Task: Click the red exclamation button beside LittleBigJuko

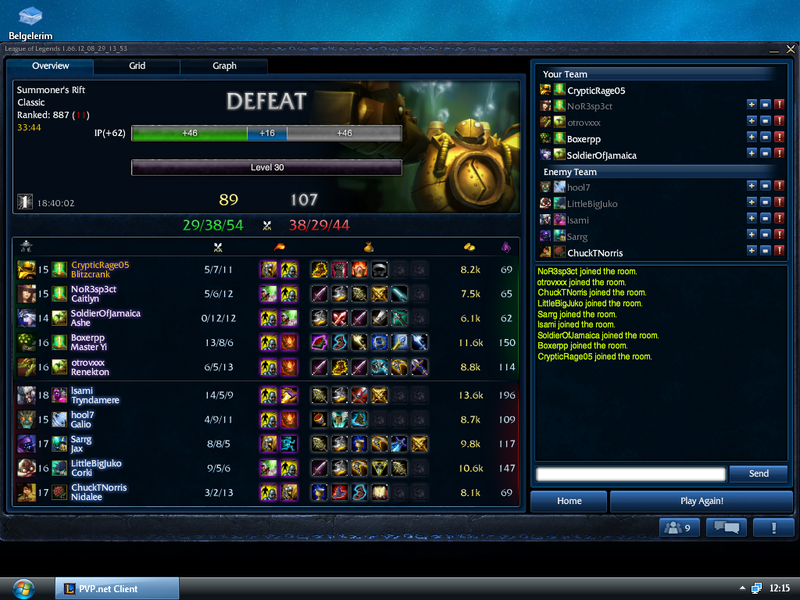Action: [779, 204]
